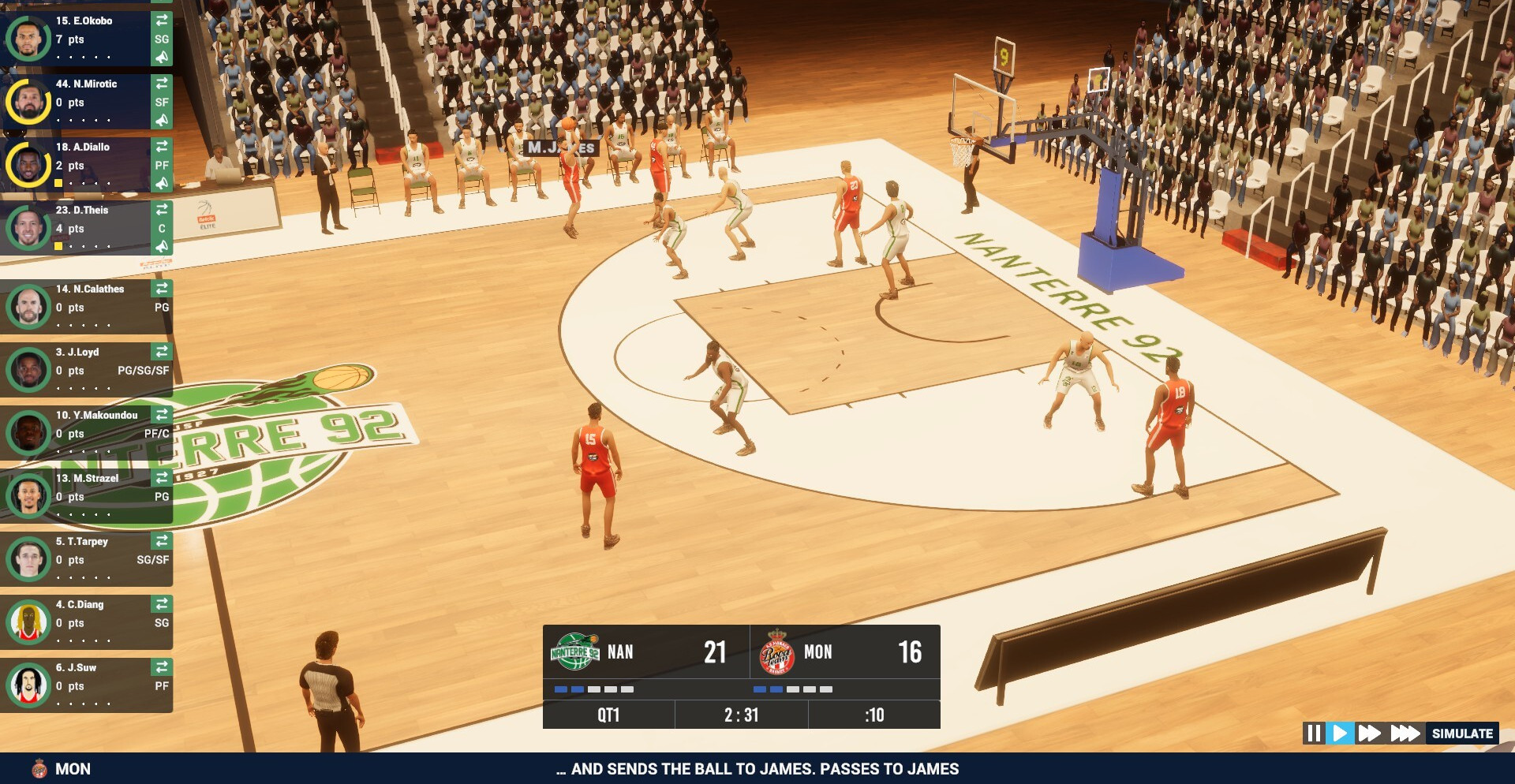Click the megaphone on A.Diallo's card
The width and height of the screenshot is (1515, 784).
(x=162, y=183)
